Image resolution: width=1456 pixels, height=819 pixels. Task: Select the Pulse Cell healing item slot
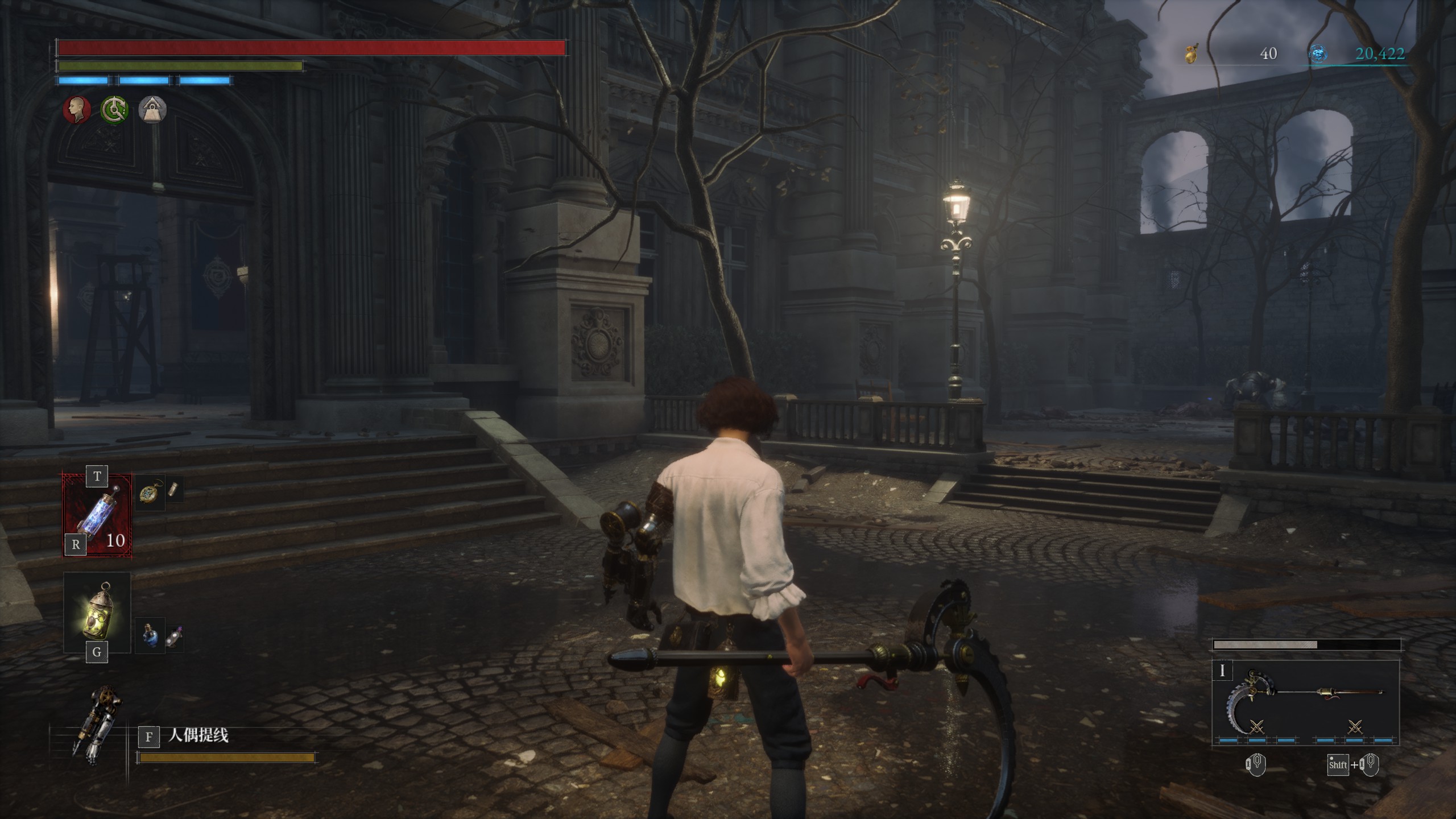coord(97,515)
